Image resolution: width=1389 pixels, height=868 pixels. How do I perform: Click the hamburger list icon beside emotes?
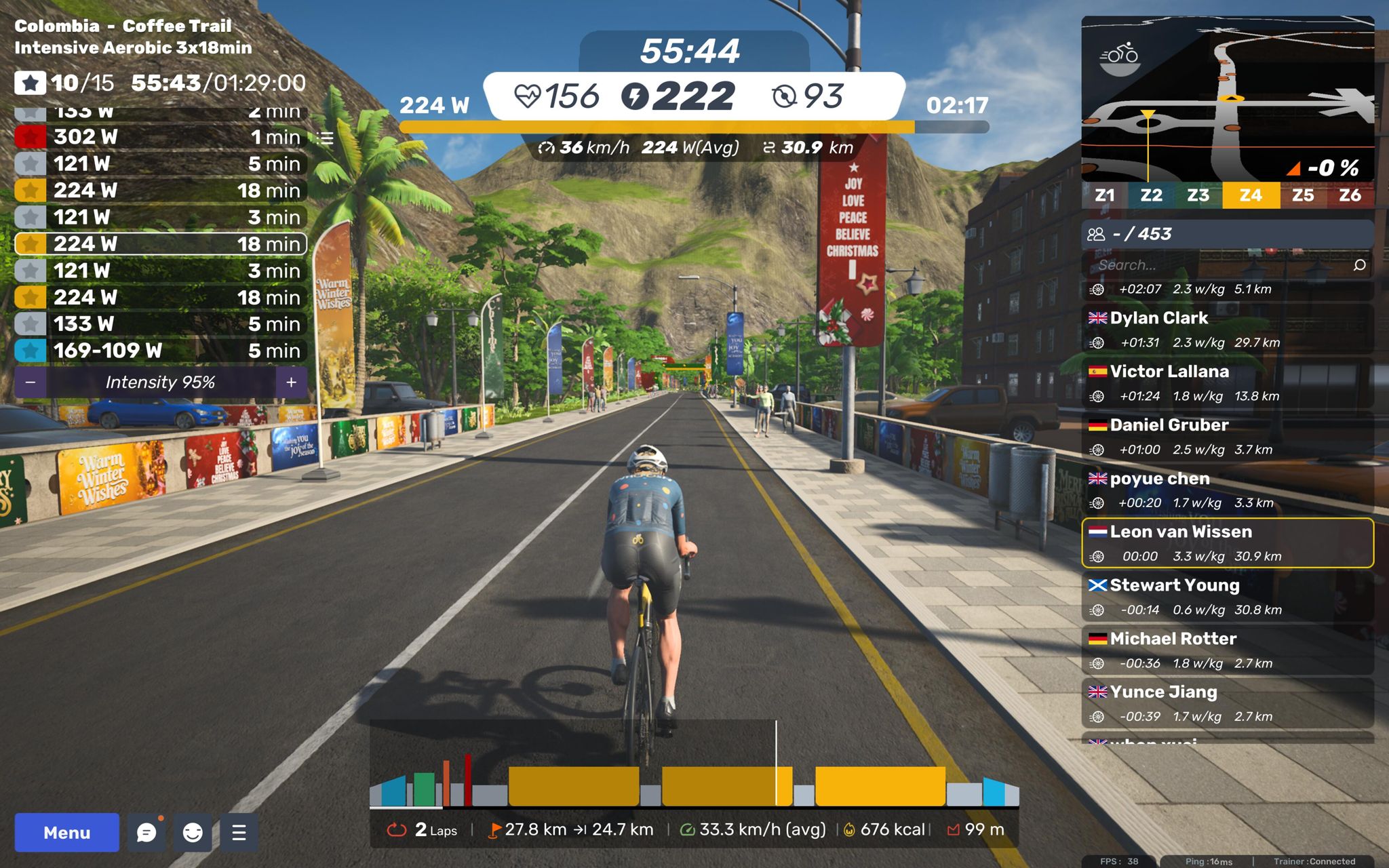(x=239, y=832)
